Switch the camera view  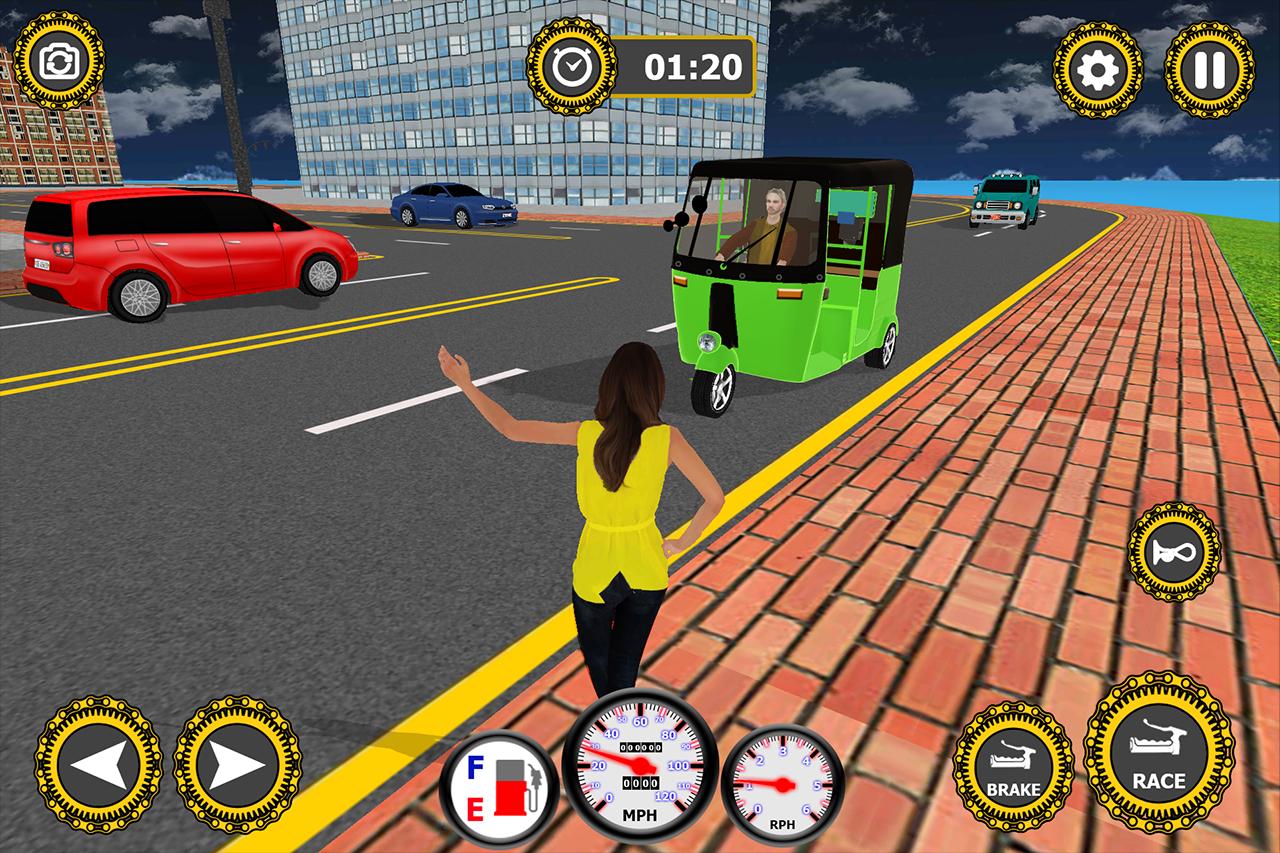(60, 62)
